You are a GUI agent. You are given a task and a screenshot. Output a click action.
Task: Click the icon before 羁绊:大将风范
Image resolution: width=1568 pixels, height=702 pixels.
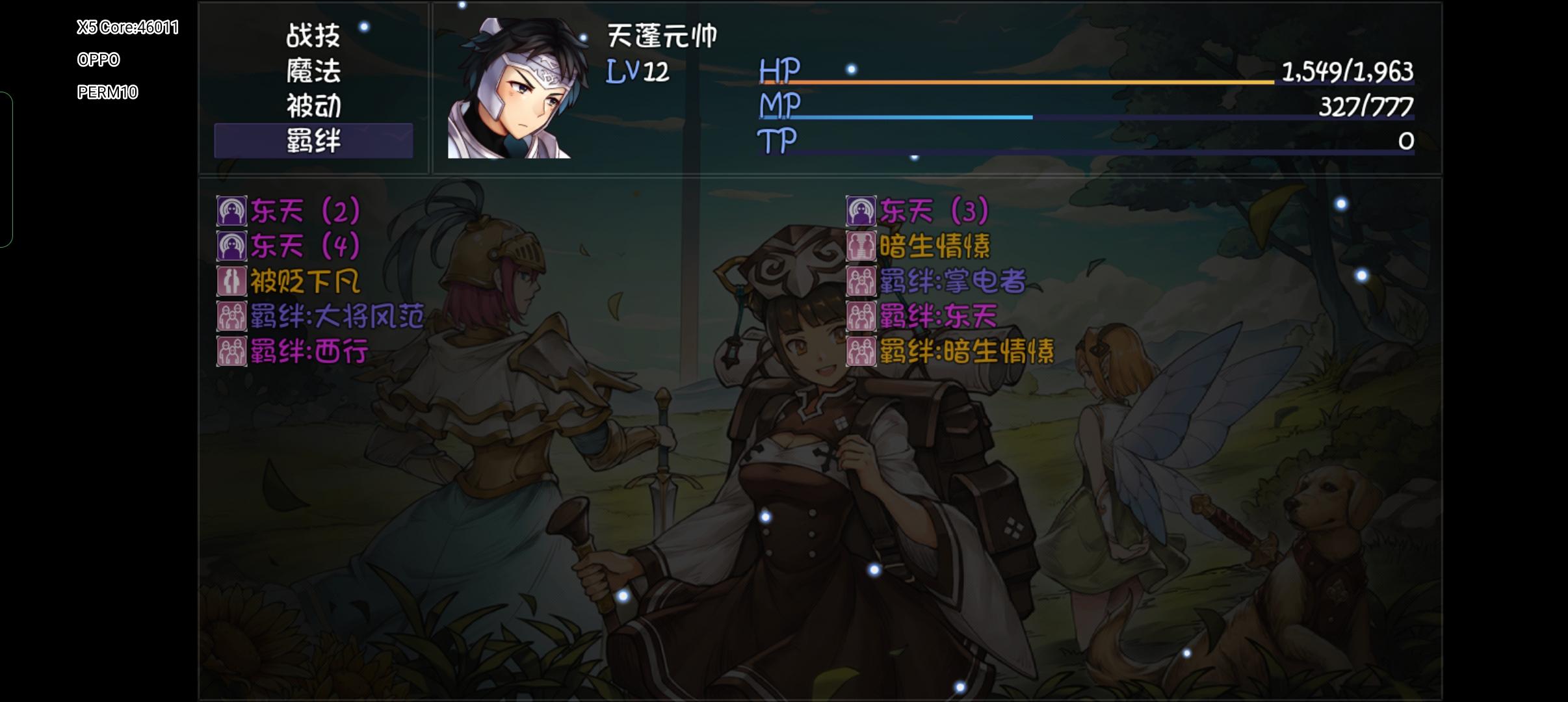pyautogui.click(x=231, y=317)
